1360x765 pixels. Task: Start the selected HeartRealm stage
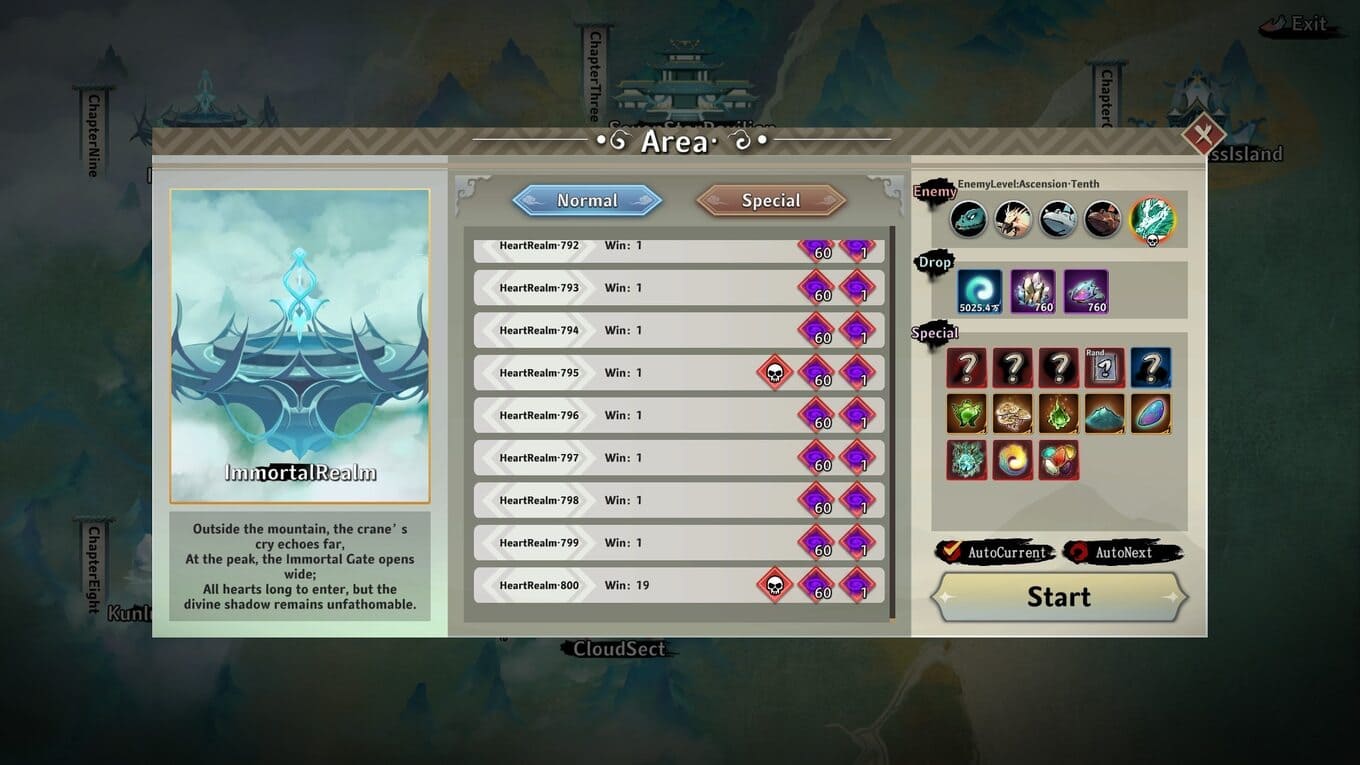point(1059,597)
